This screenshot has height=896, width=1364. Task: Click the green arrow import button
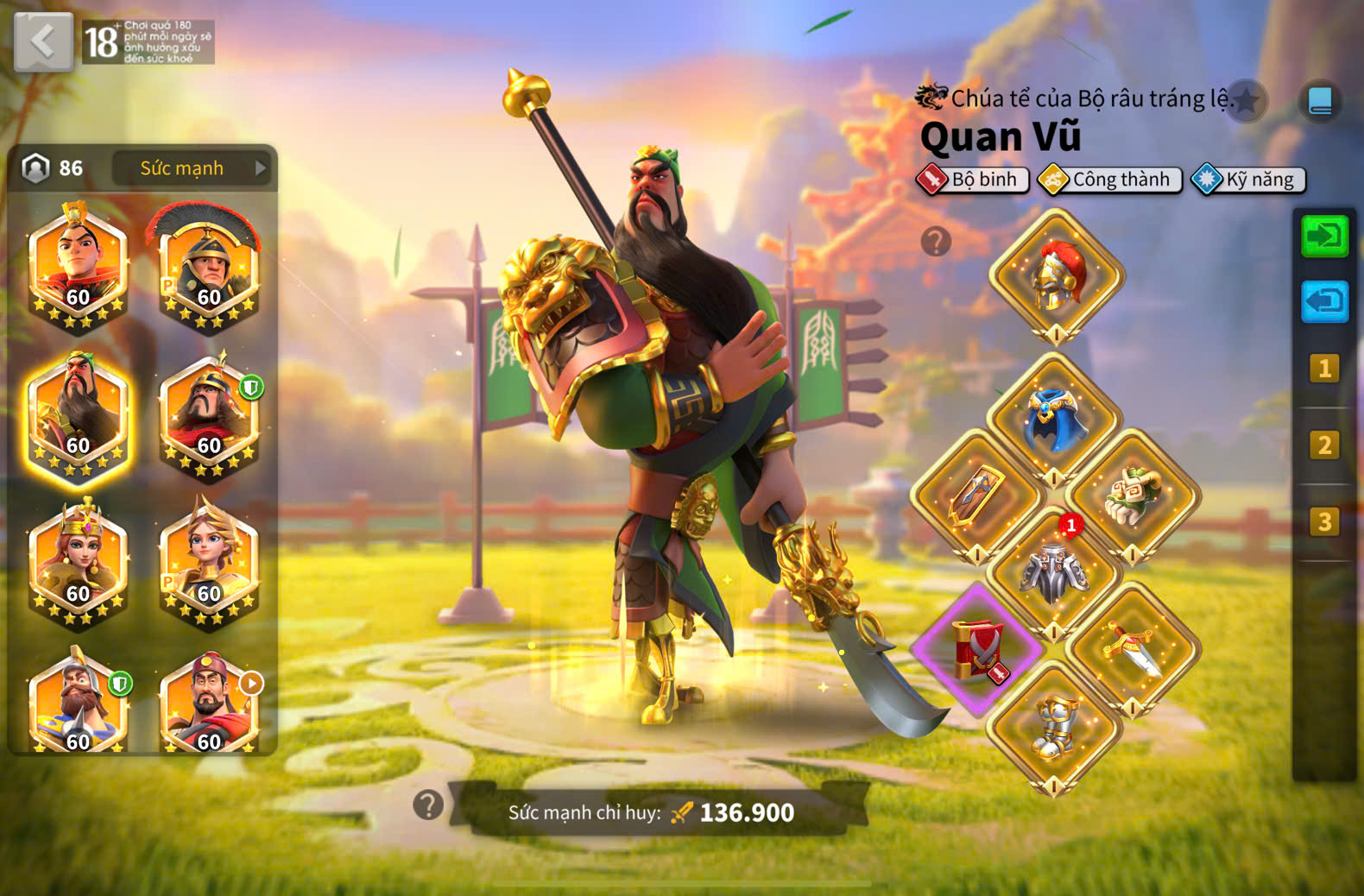pos(1324,236)
